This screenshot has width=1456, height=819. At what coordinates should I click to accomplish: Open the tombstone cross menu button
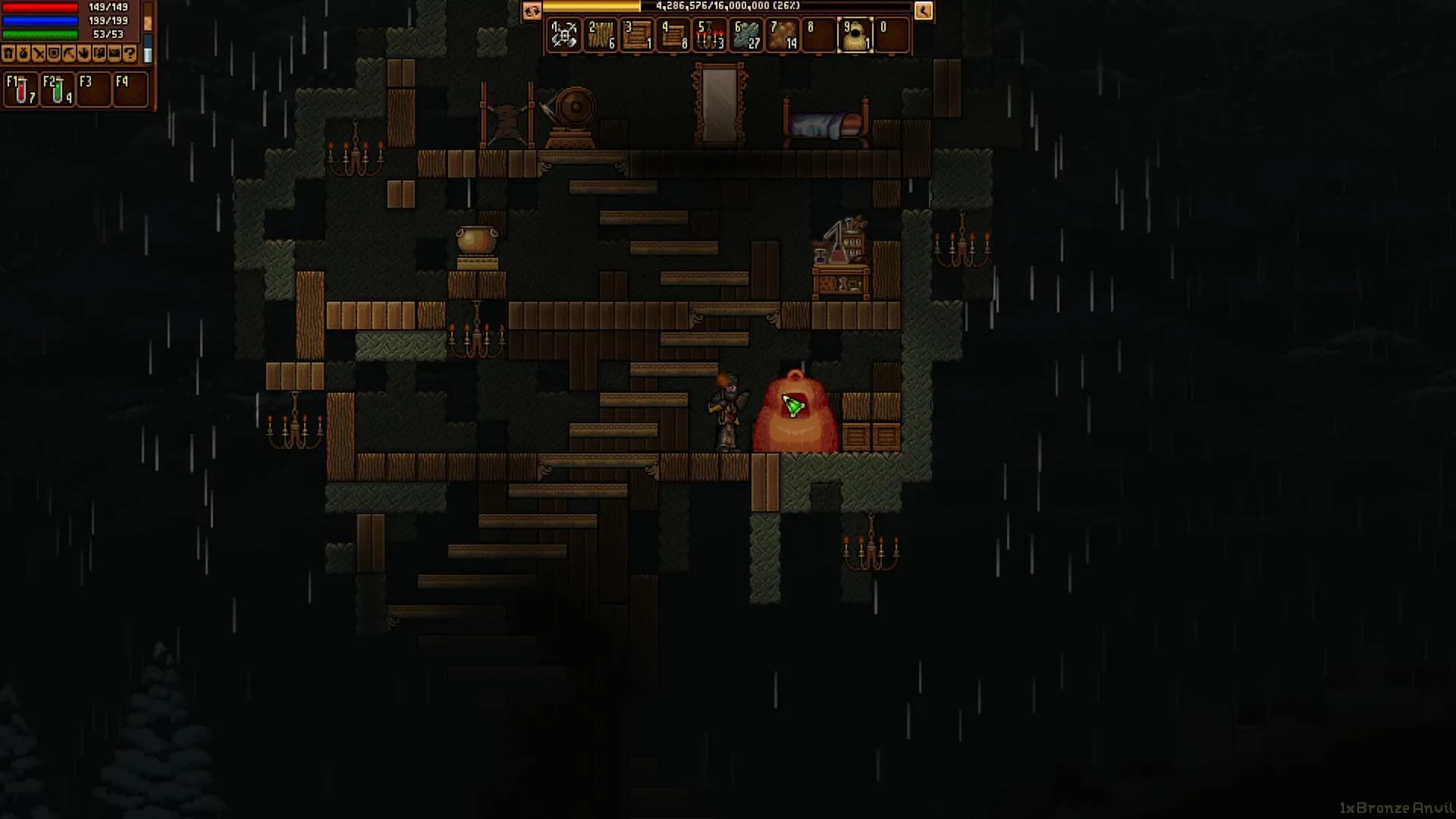pos(8,54)
